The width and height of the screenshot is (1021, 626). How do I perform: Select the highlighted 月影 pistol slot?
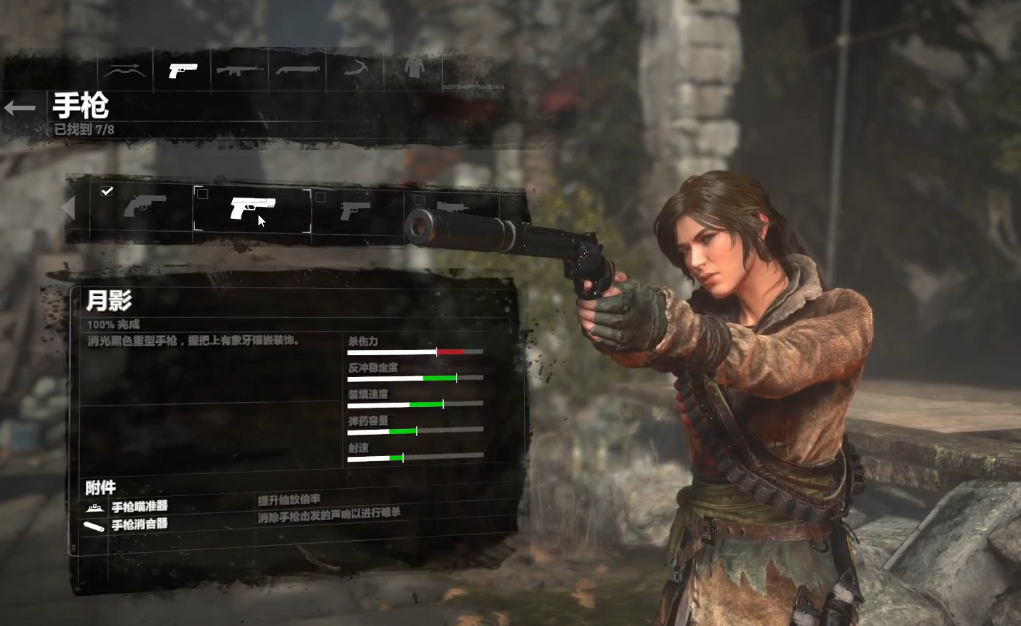coord(252,208)
